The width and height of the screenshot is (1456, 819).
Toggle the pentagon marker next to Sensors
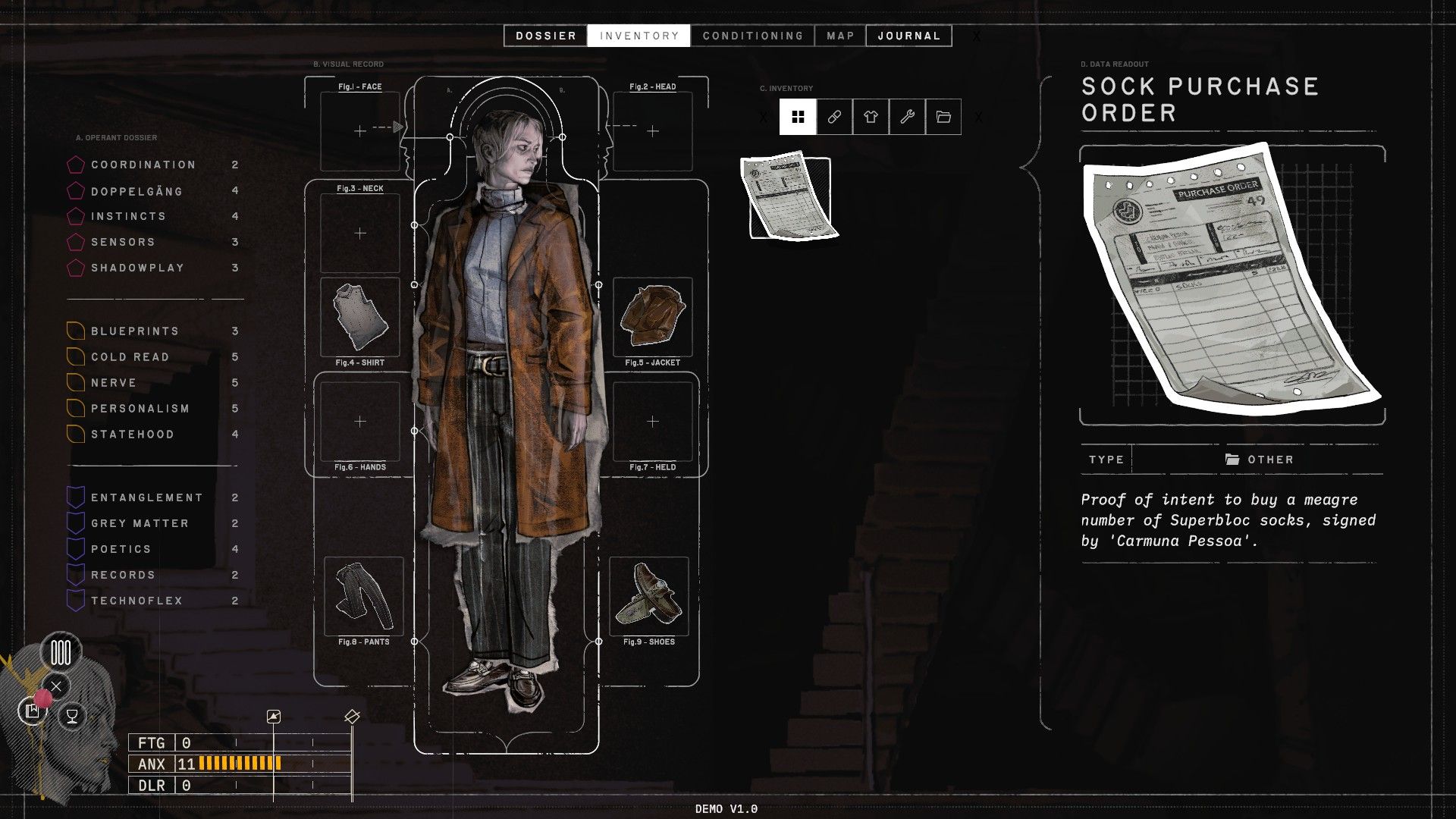click(x=76, y=242)
